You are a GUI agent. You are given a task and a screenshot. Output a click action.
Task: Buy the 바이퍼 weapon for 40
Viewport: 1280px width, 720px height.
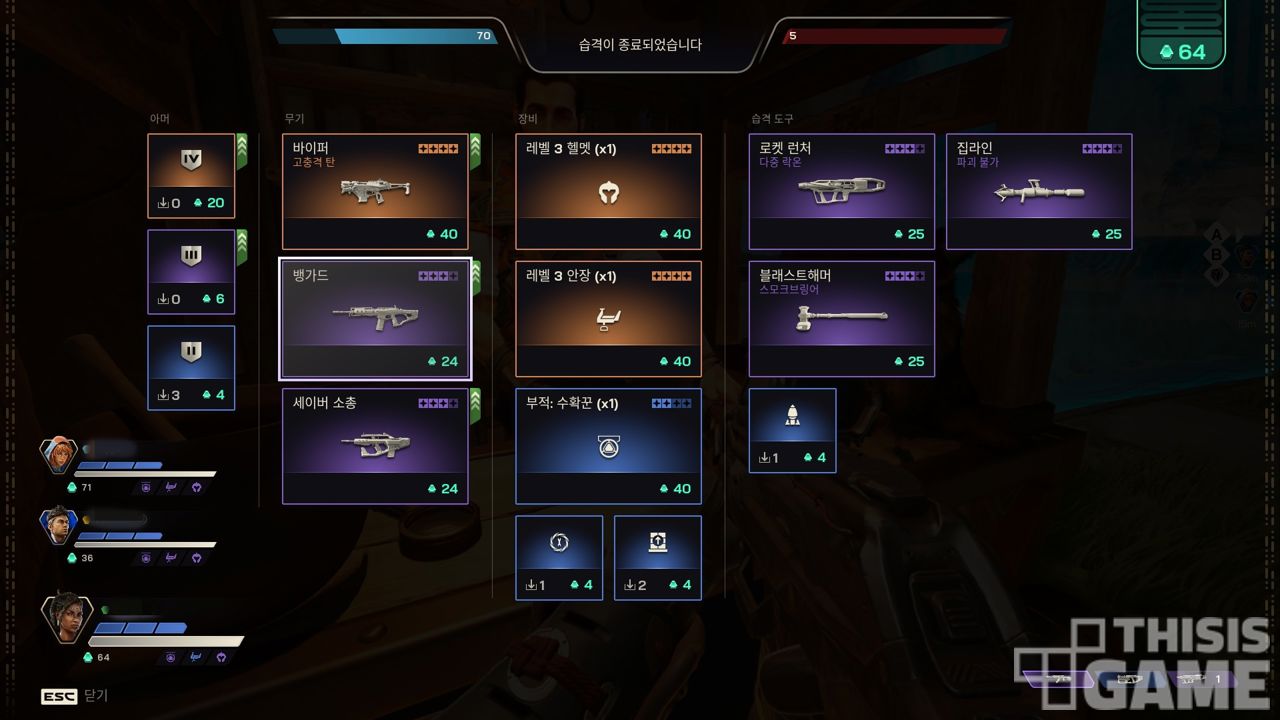(375, 191)
